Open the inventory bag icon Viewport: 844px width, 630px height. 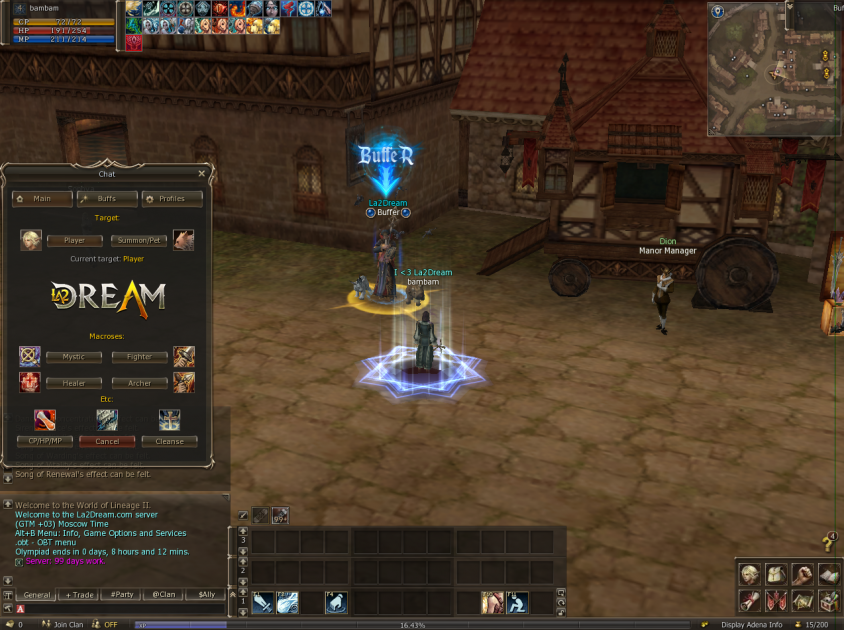774,574
